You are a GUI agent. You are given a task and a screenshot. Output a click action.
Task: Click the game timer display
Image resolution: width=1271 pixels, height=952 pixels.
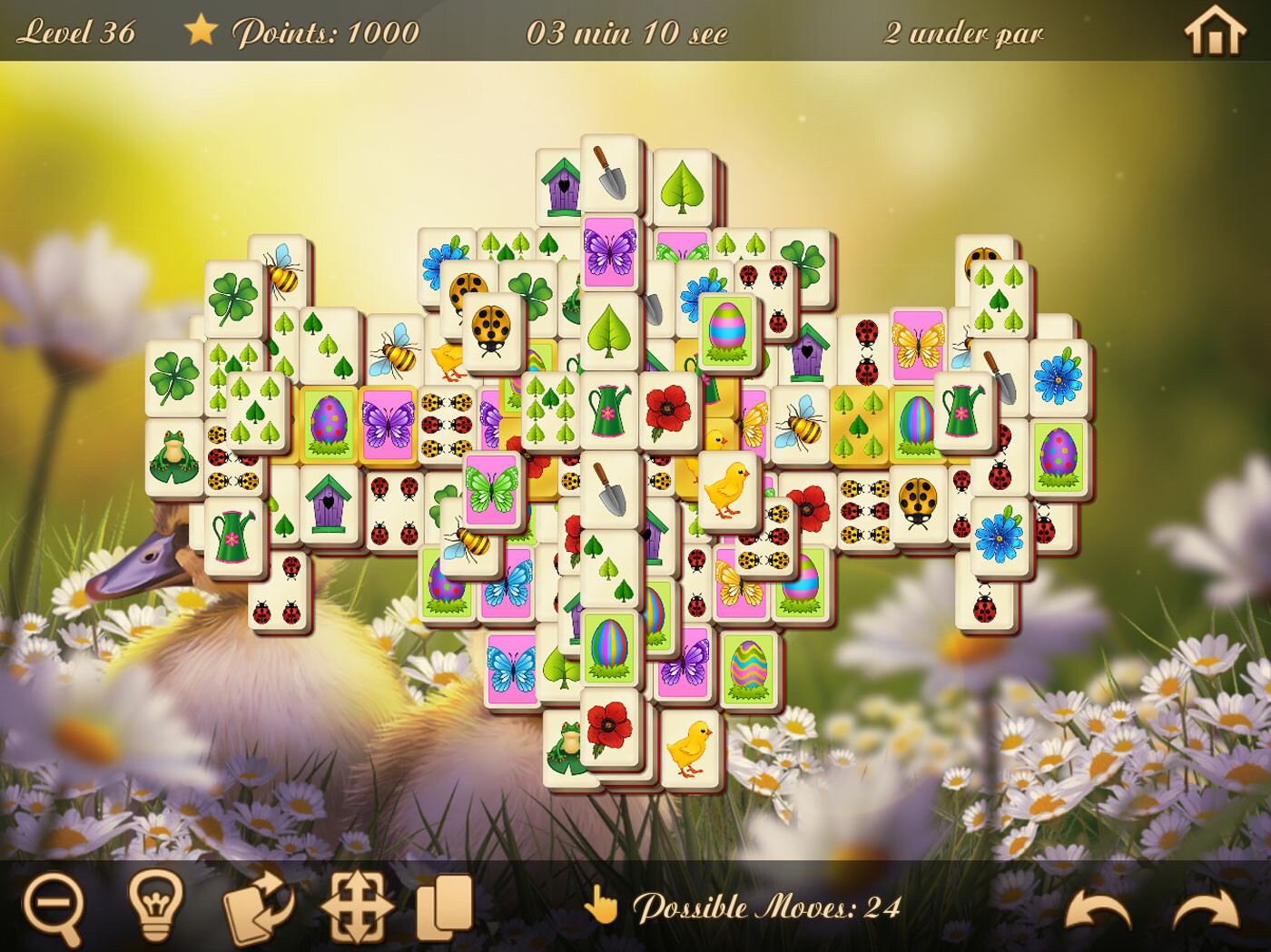[x=627, y=33]
